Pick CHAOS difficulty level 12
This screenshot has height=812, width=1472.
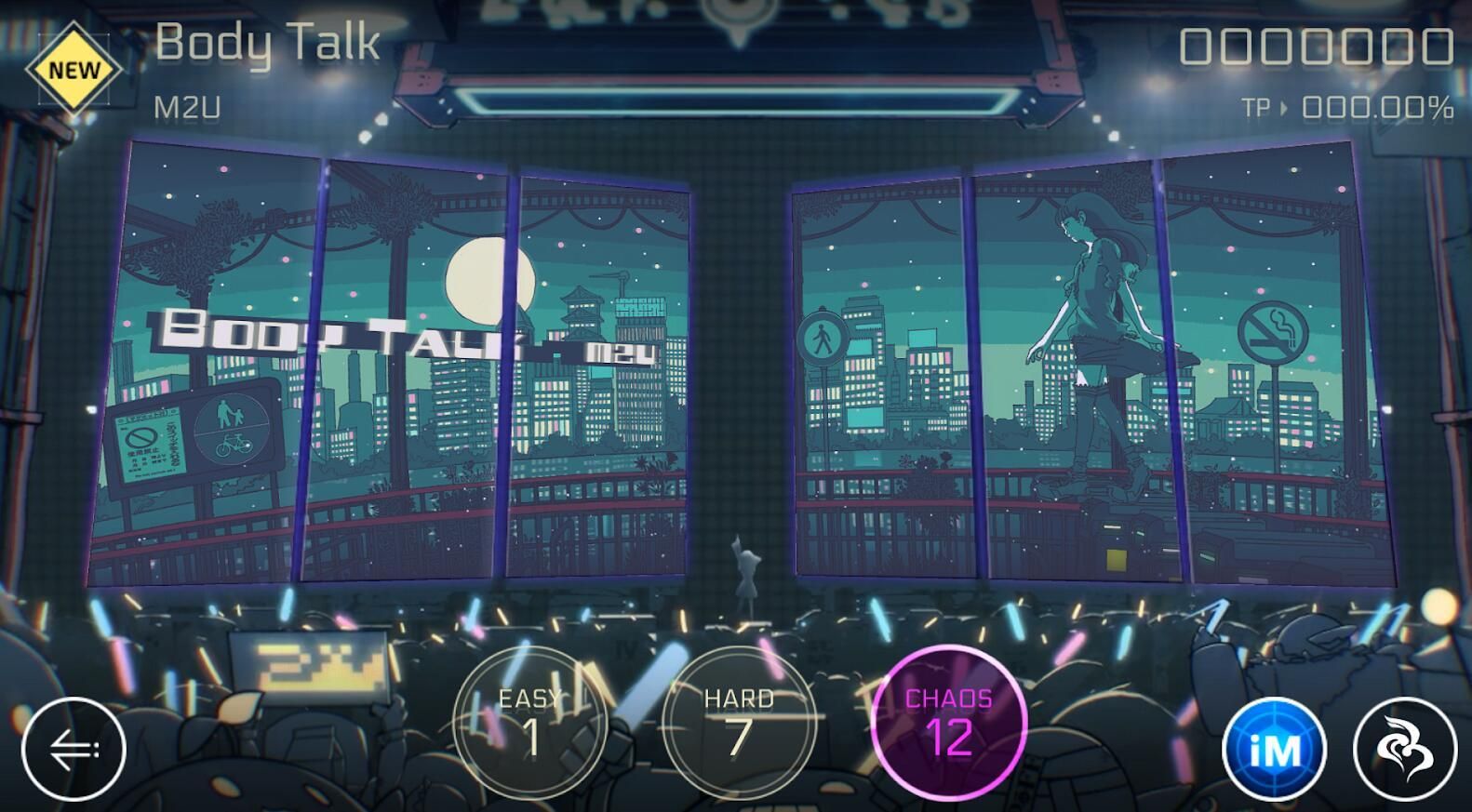(949, 724)
